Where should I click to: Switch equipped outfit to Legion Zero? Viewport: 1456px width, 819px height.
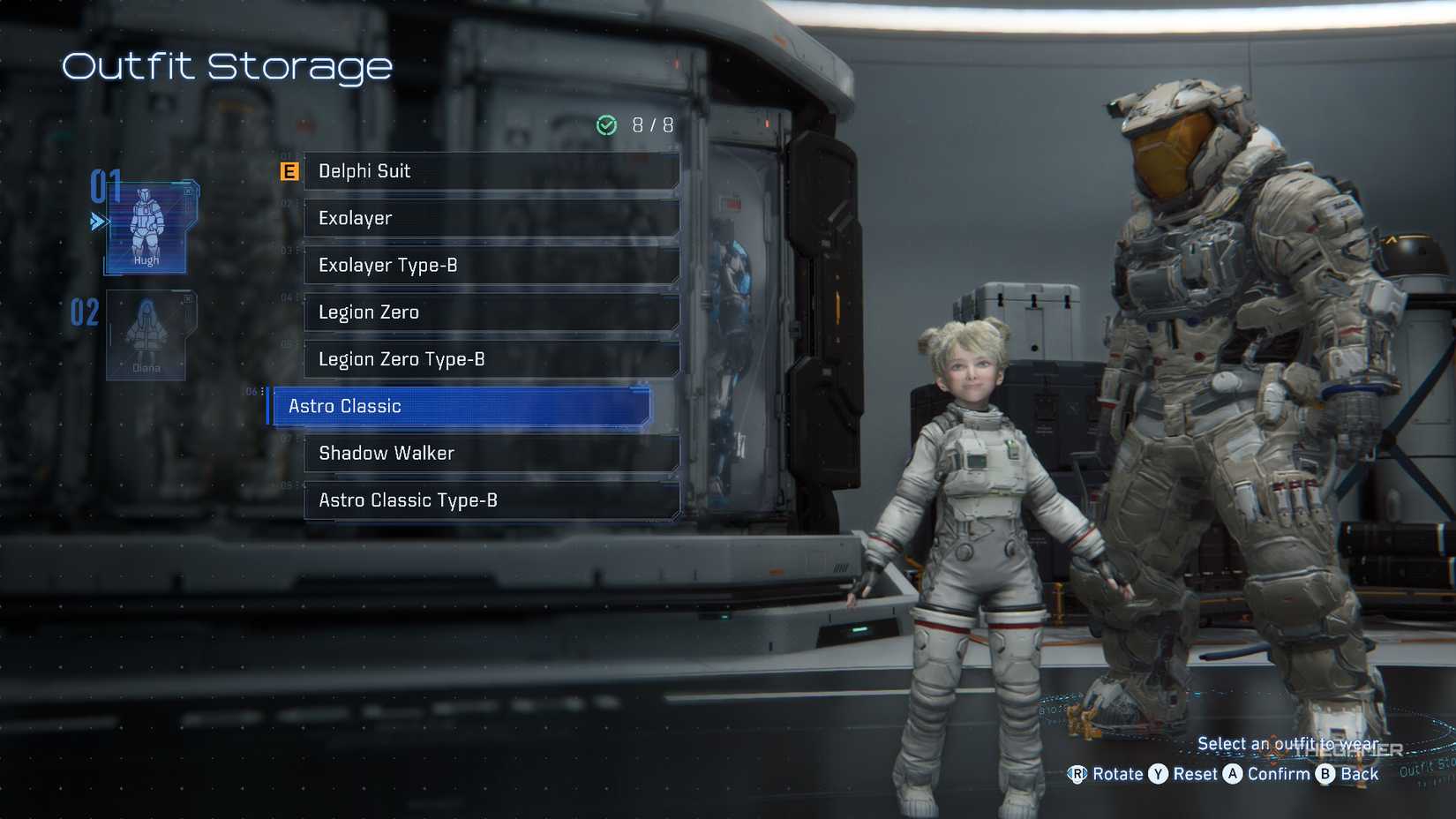pyautogui.click(x=491, y=312)
